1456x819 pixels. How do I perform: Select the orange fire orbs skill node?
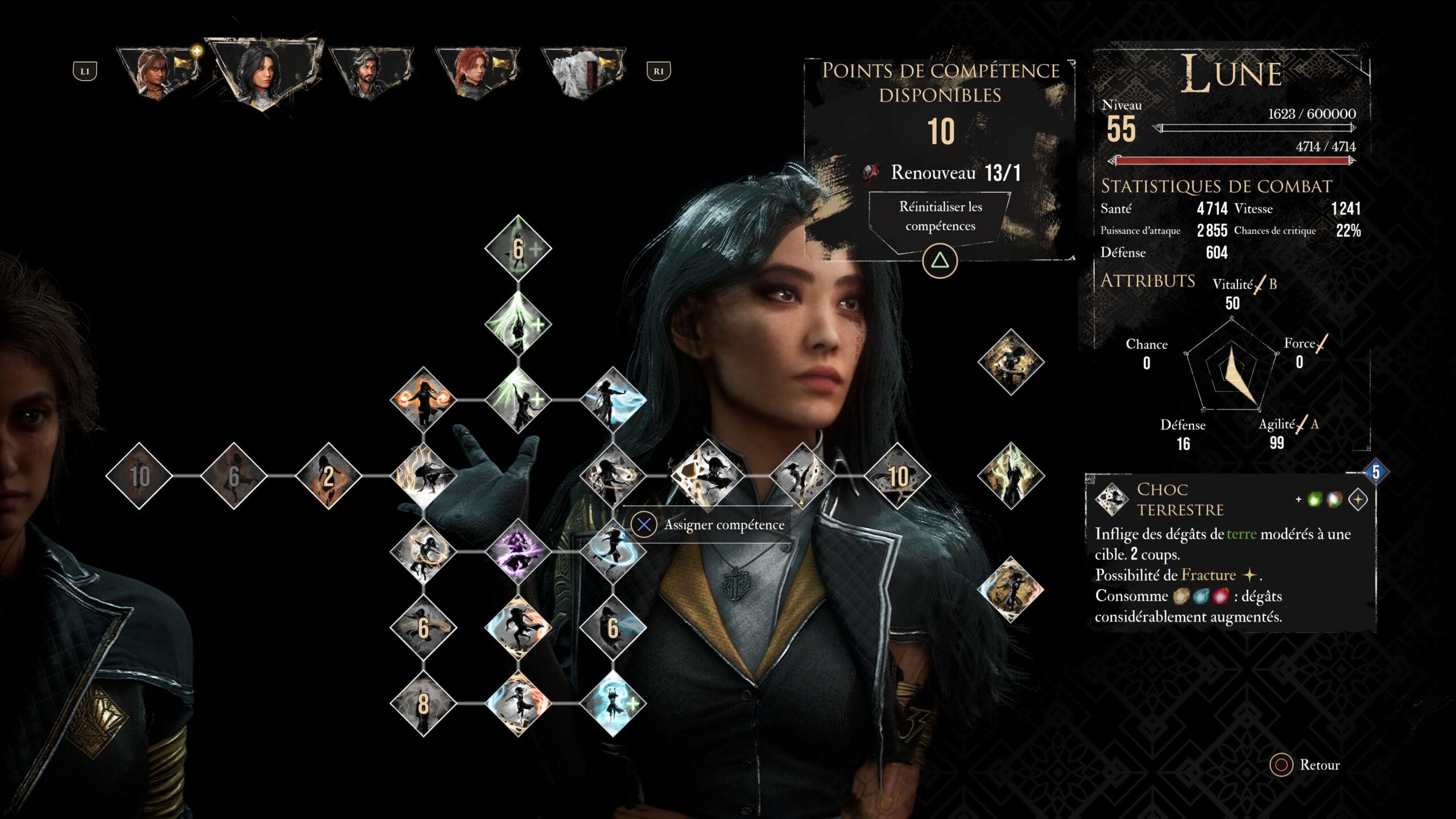click(x=423, y=399)
